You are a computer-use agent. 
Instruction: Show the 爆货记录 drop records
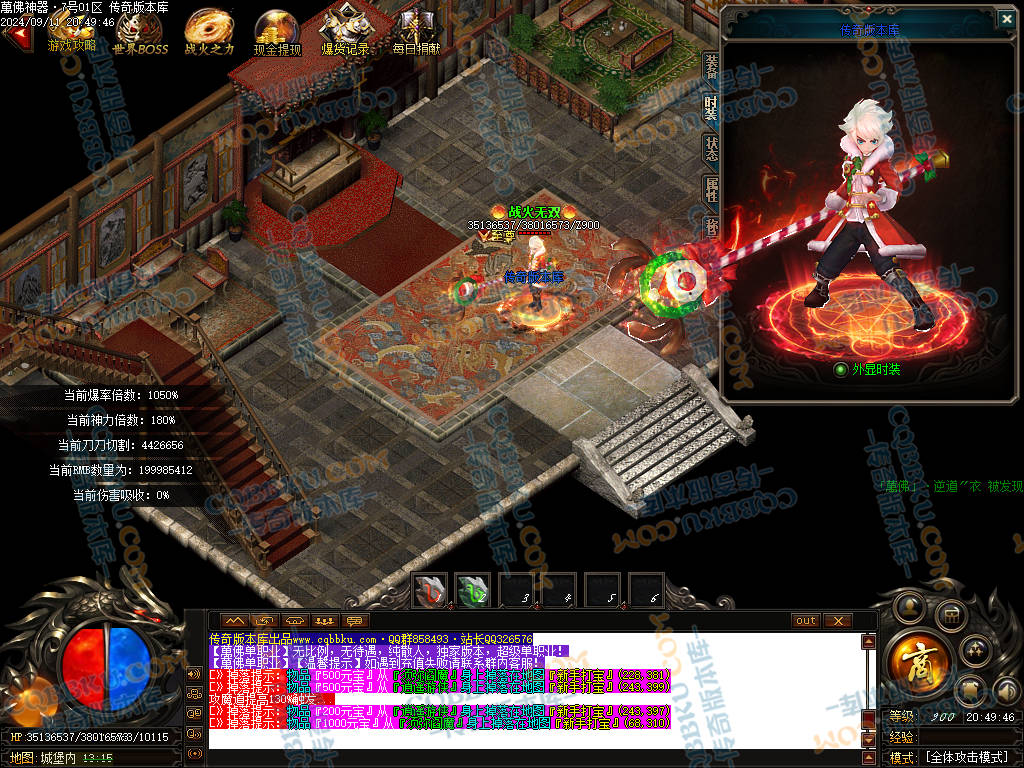point(345,30)
